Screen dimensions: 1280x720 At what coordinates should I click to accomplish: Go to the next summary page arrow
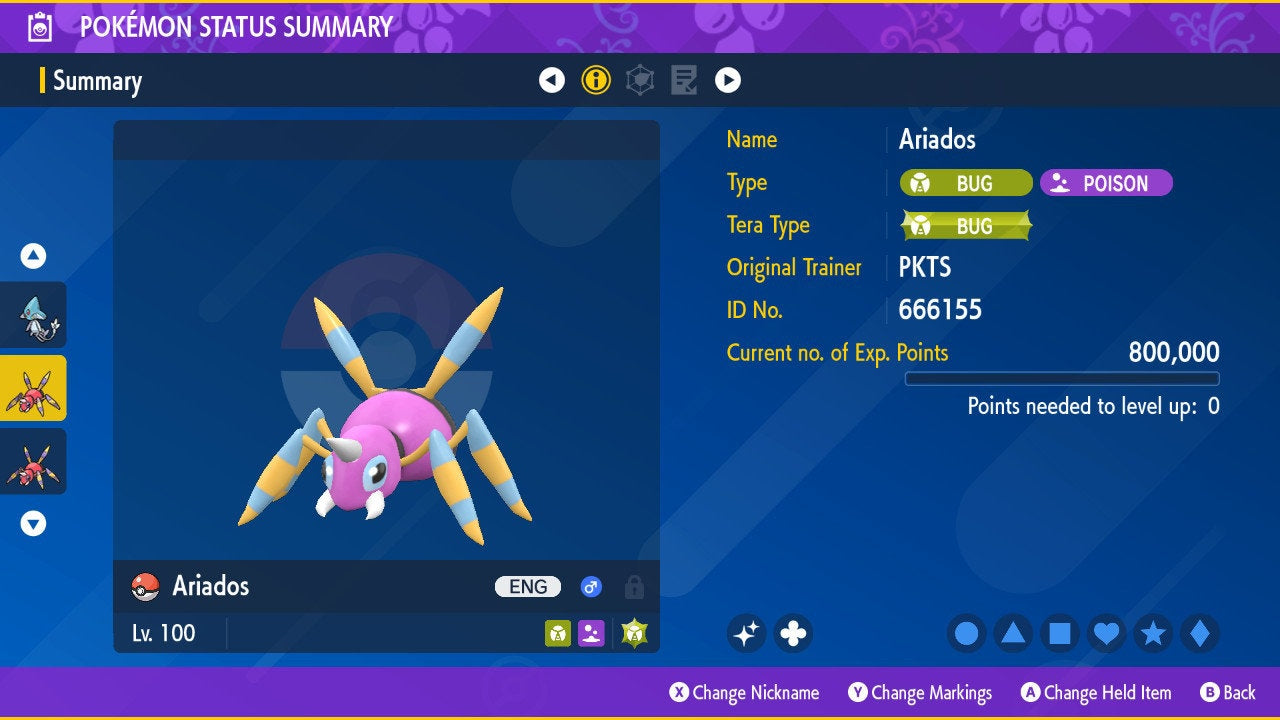(x=728, y=80)
